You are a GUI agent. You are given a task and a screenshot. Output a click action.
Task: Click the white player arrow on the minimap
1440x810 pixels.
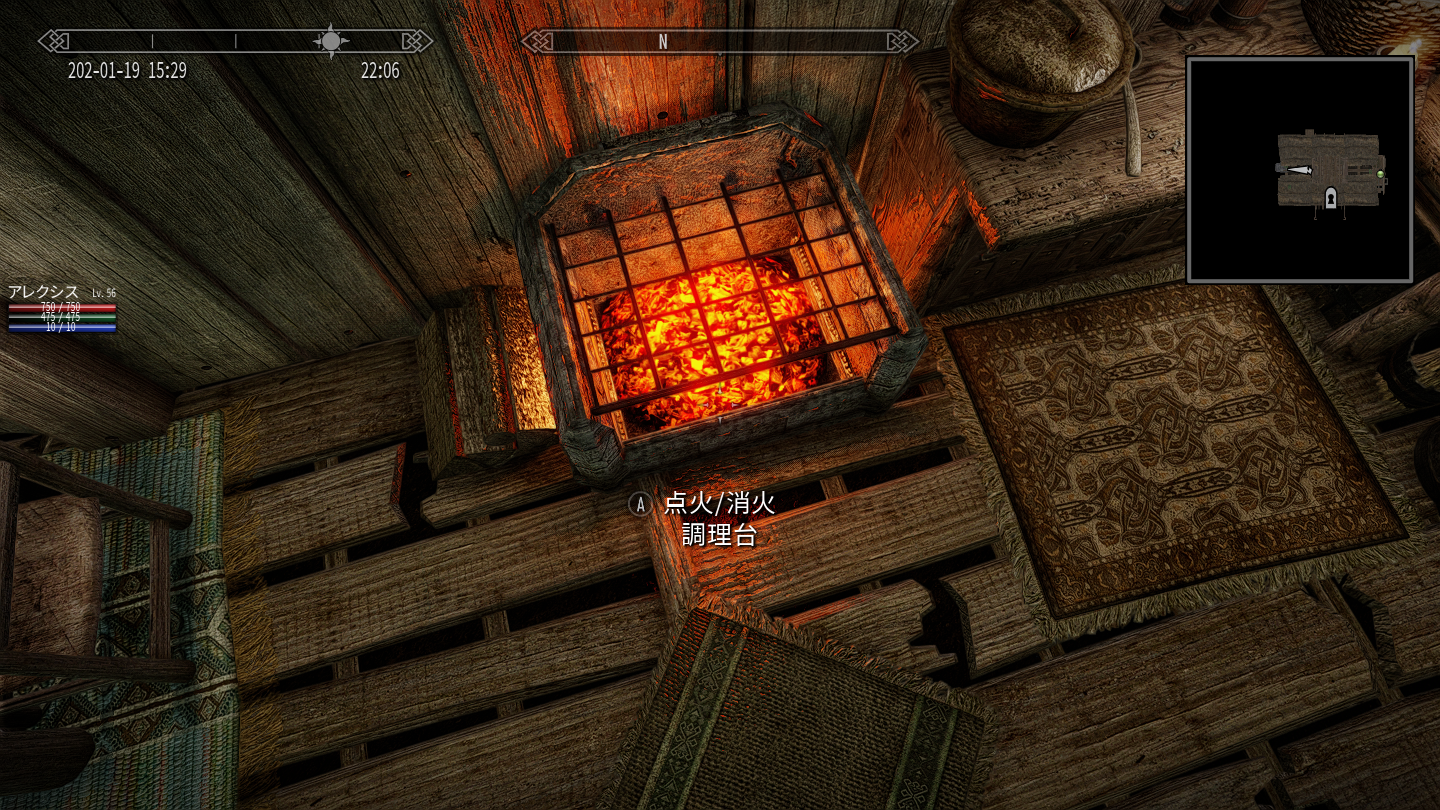pyautogui.click(x=1299, y=170)
